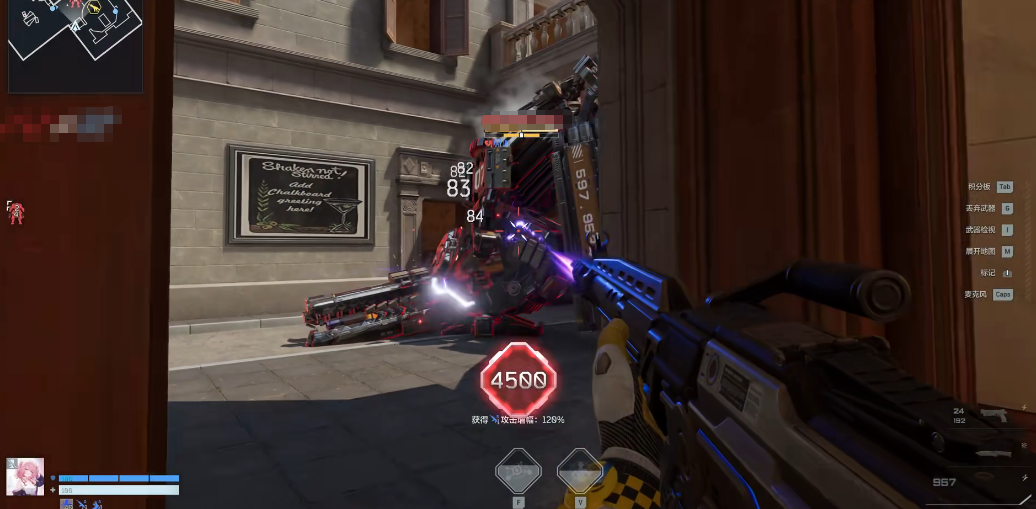Activate the hexagonal ability icon above V
This screenshot has width=1036, height=509.
coord(579,469)
